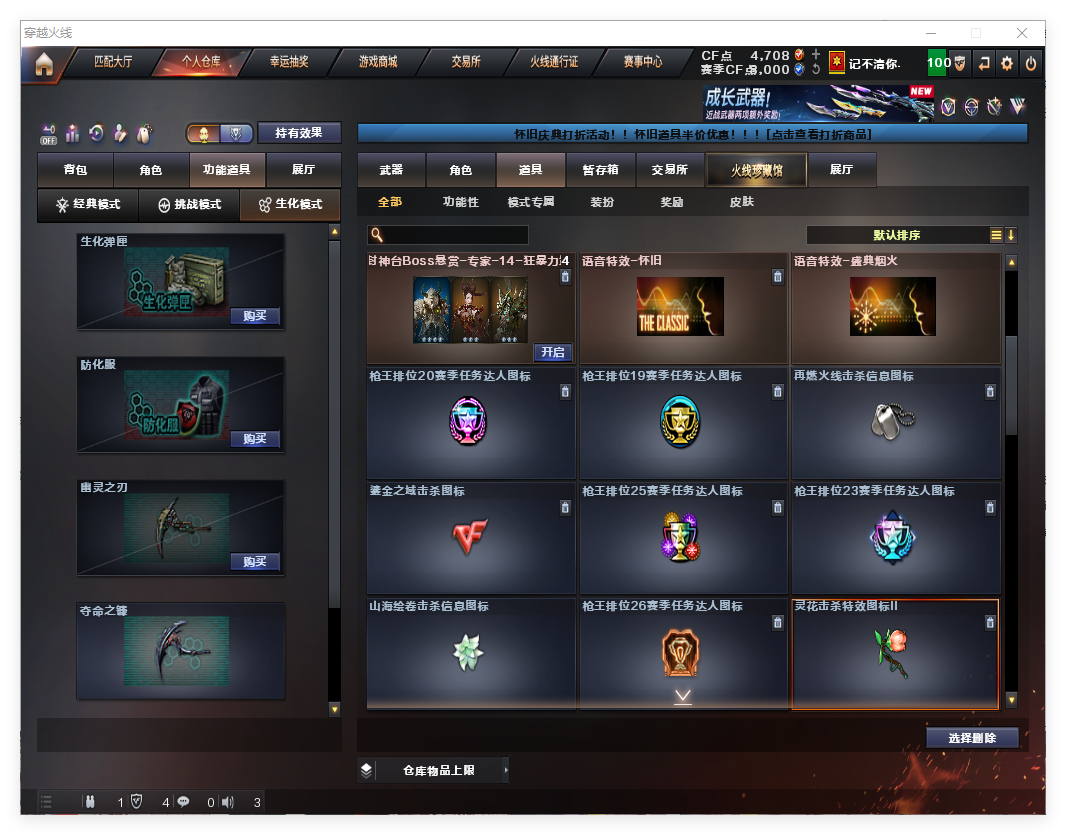This screenshot has height=835, width=1066.
Task: Open the 匹配大厅 matchmaking tab
Action: coord(113,62)
